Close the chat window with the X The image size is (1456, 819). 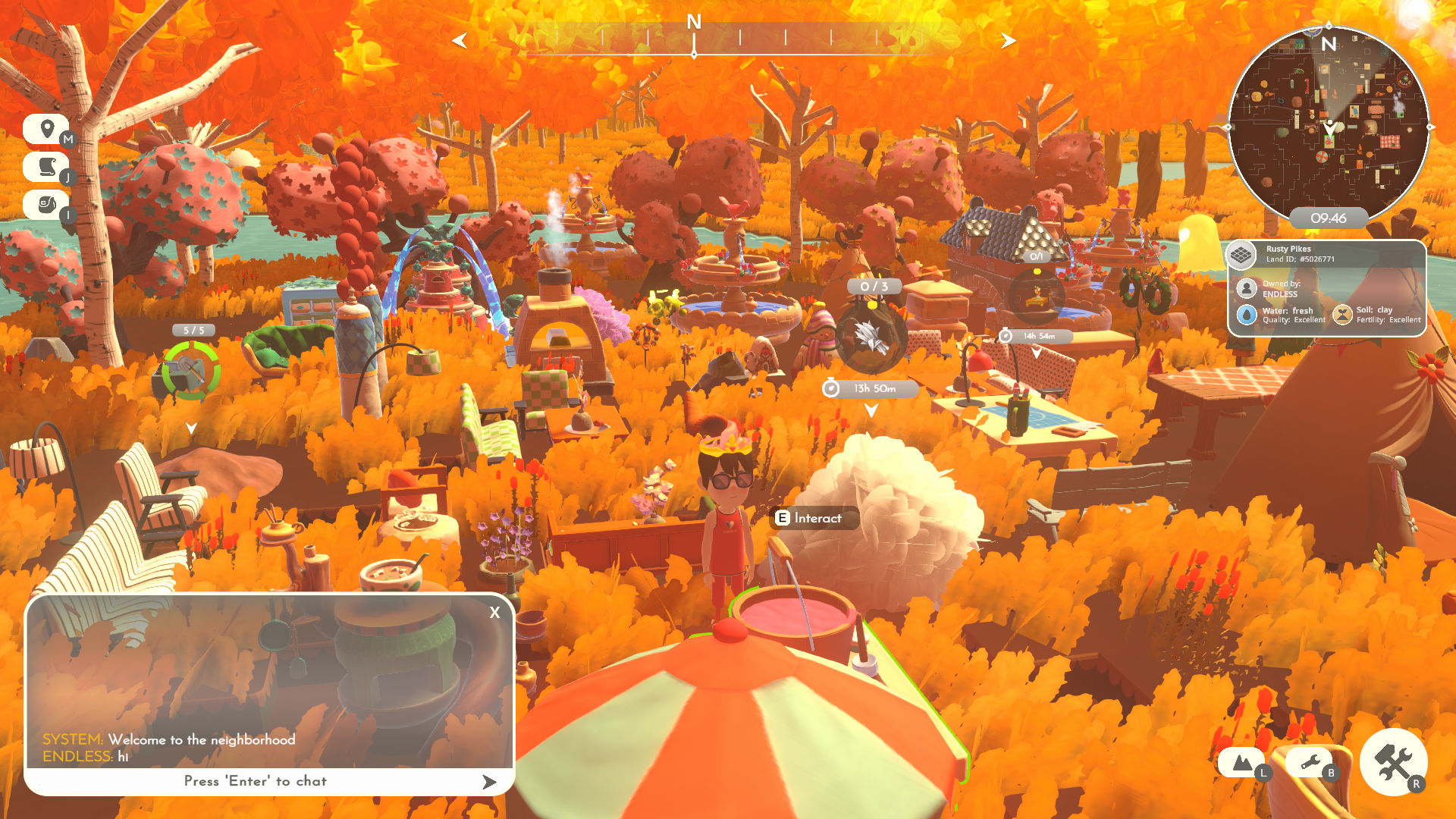tap(494, 613)
